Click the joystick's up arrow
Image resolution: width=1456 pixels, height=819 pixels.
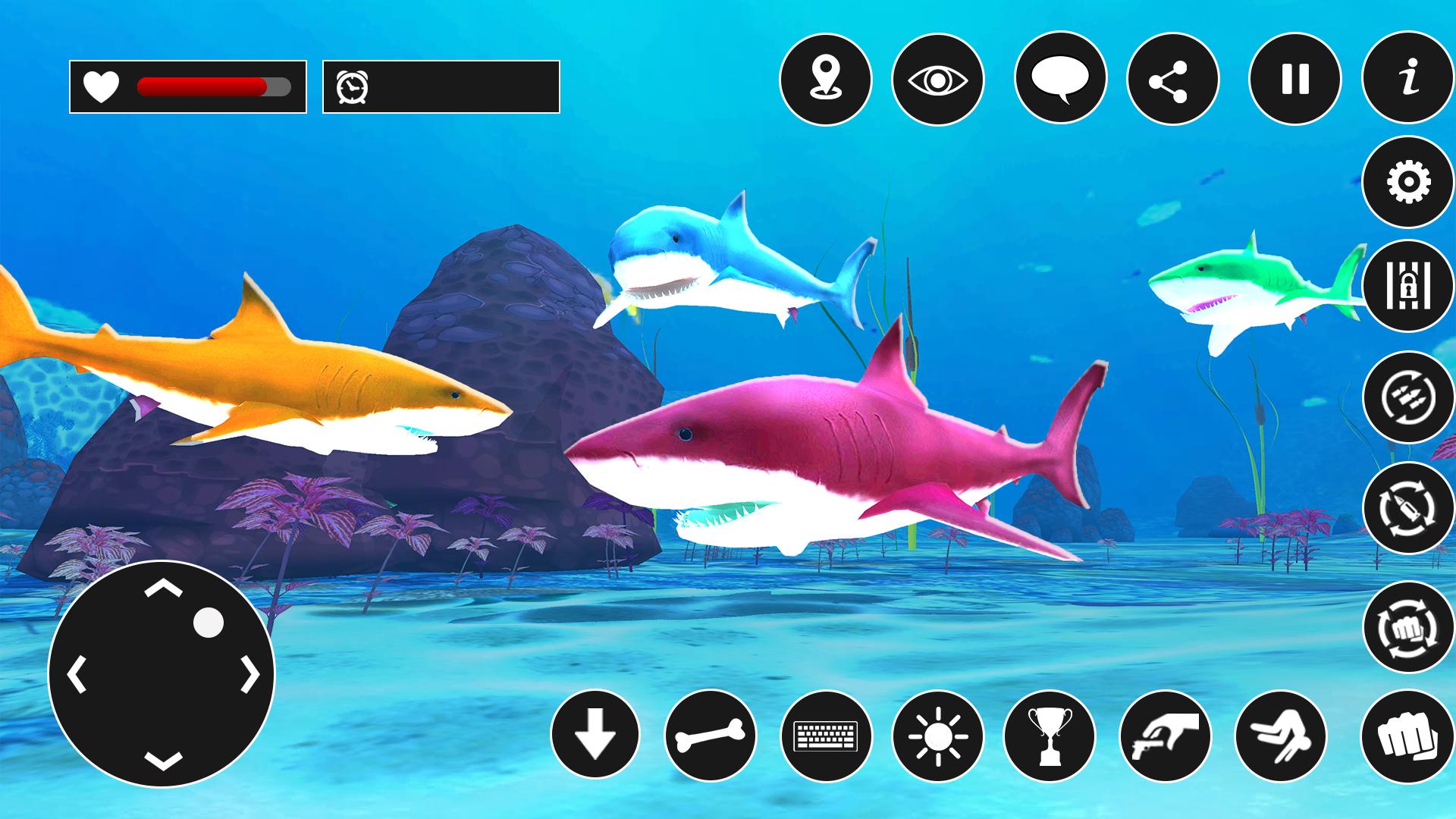pyautogui.click(x=163, y=589)
